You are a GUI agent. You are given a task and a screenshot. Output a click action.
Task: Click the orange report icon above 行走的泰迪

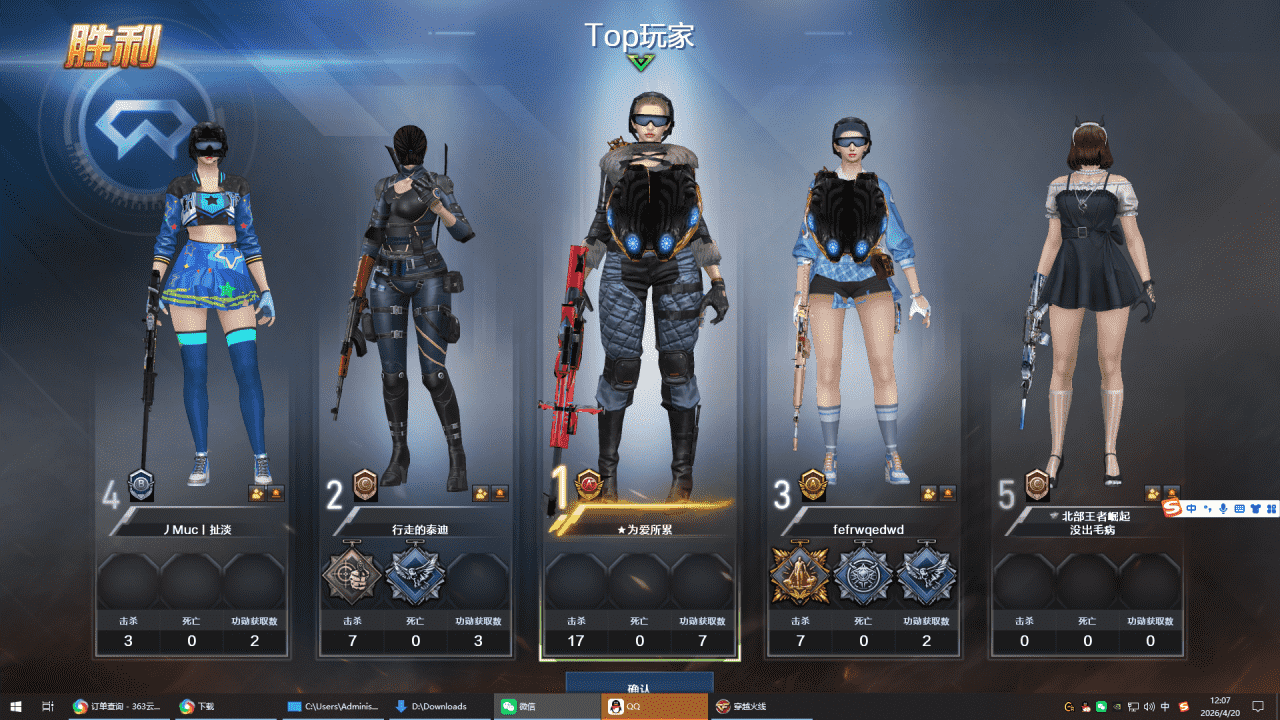(500, 493)
